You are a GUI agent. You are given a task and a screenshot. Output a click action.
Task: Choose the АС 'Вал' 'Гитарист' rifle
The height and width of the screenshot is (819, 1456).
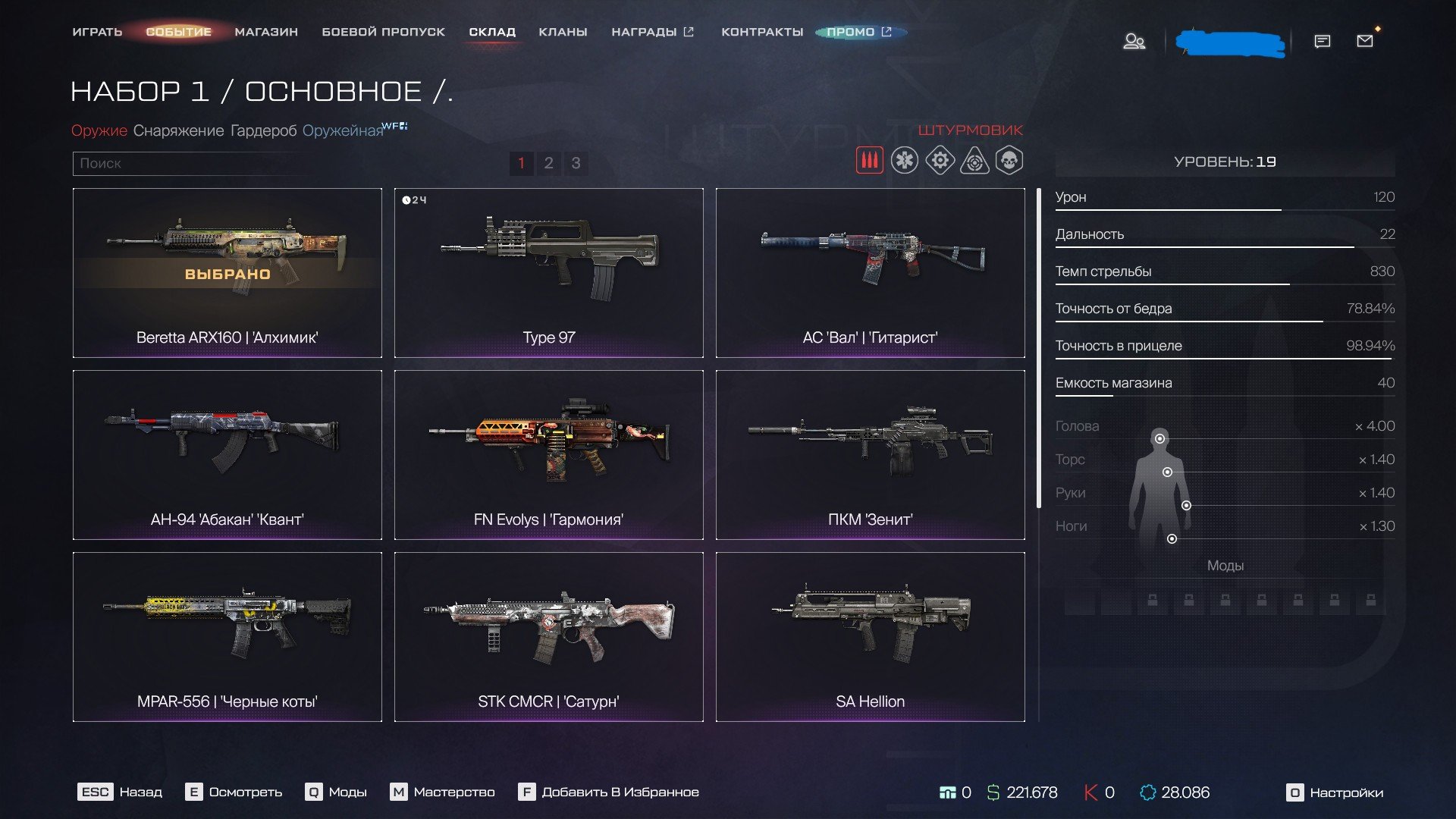point(870,272)
